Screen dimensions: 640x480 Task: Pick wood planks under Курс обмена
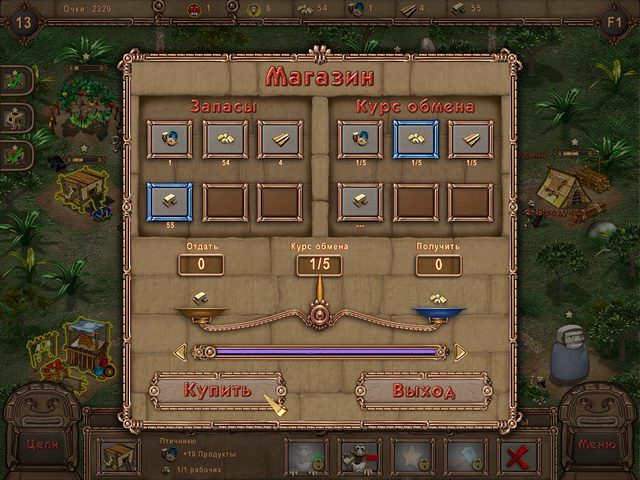pos(470,140)
